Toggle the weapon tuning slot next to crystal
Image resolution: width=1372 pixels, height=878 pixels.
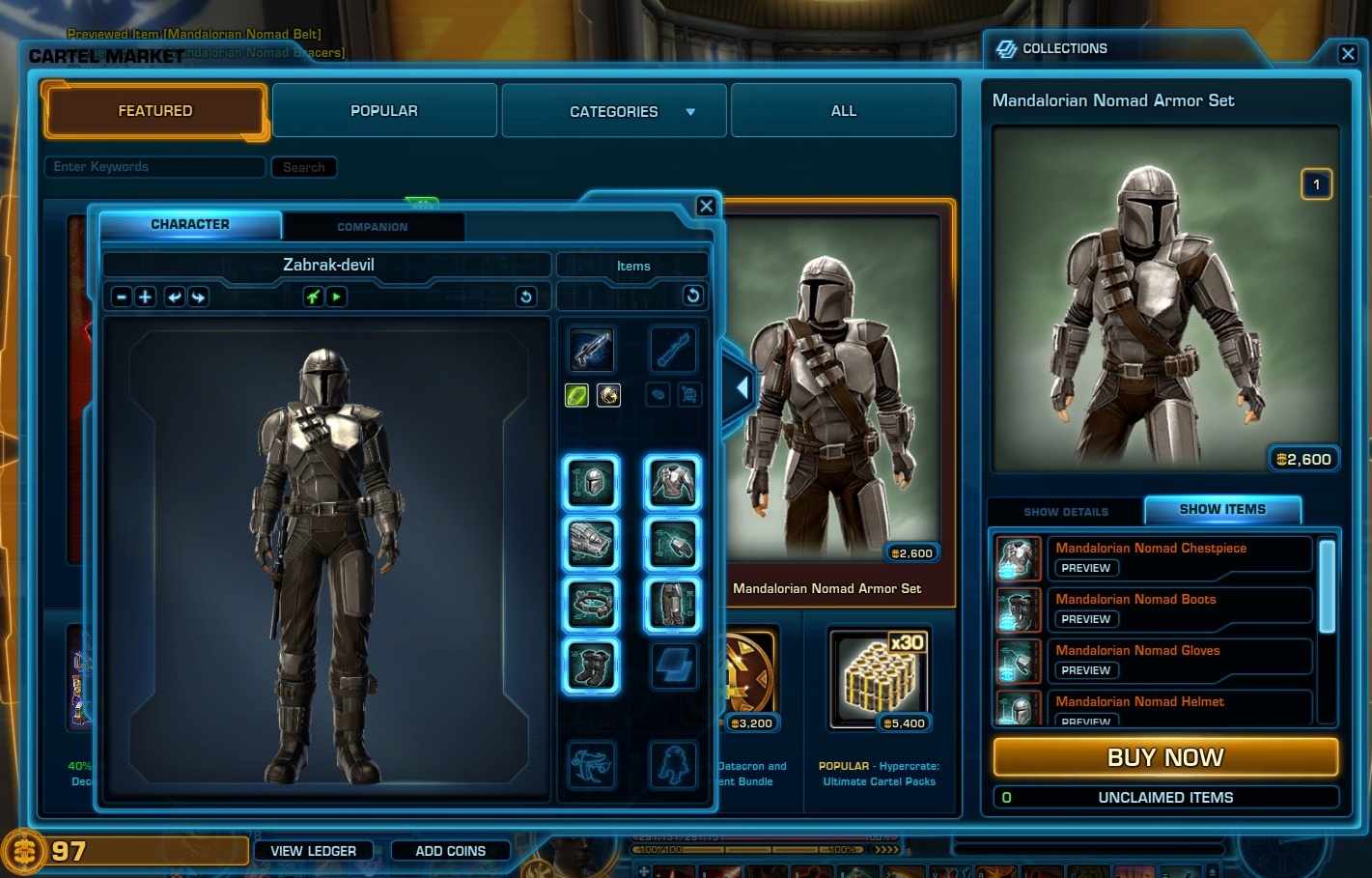pyautogui.click(x=608, y=394)
